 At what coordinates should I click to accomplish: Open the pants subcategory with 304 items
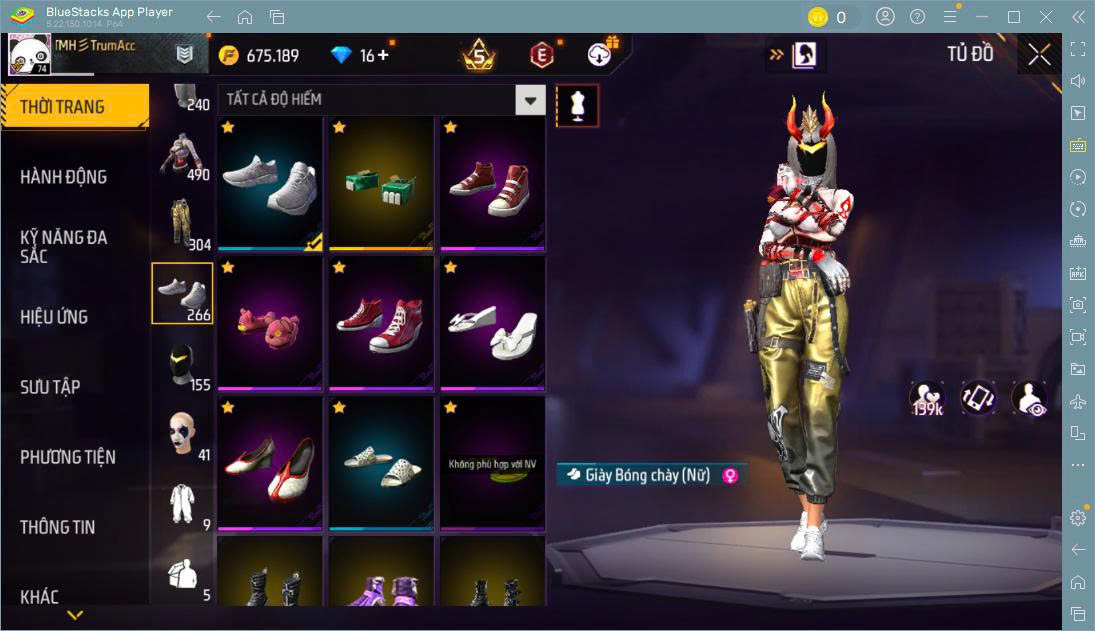[x=182, y=224]
